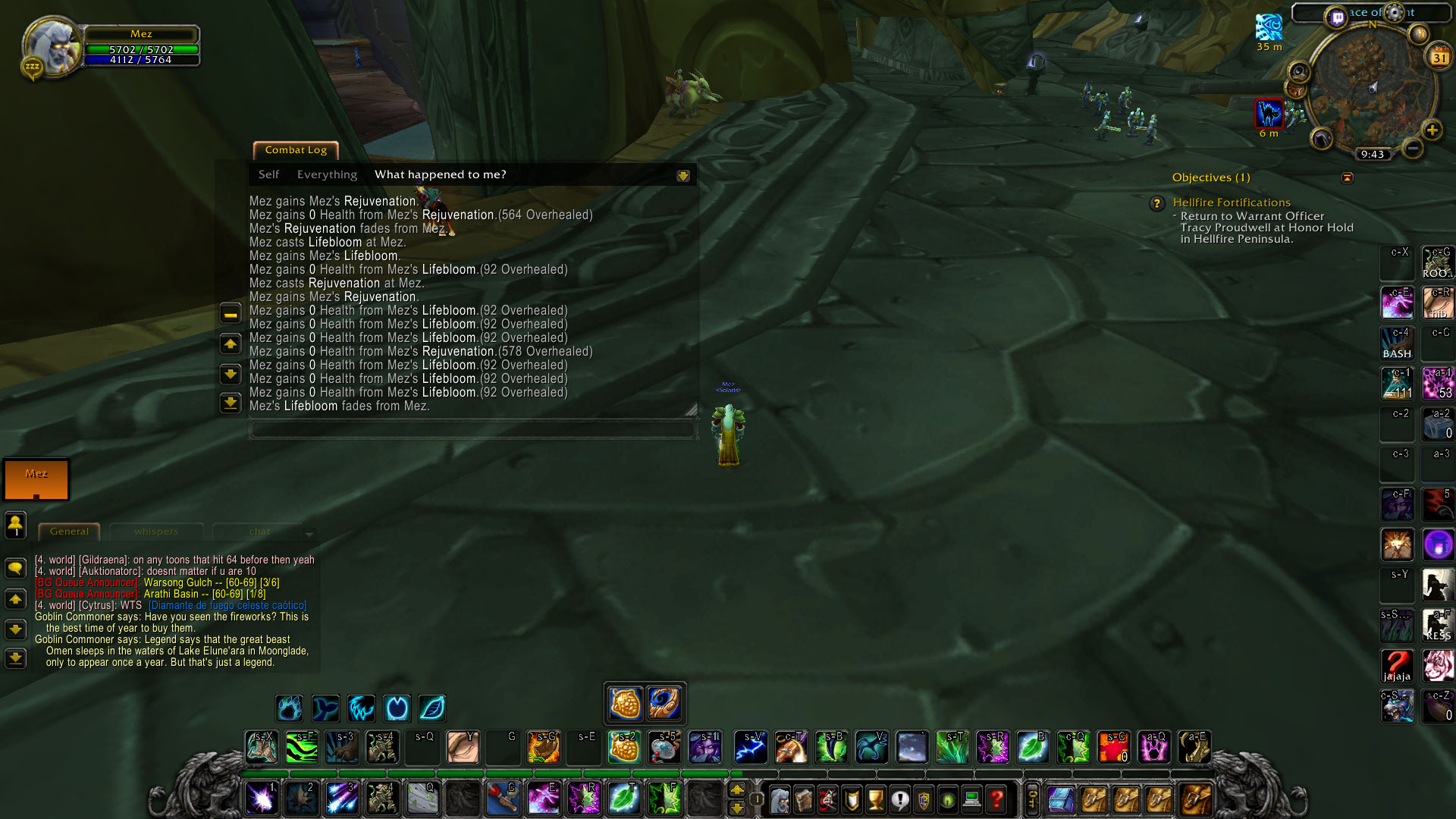Image resolution: width=1456 pixels, height=819 pixels.
Task: Select the Cat Form claw icon
Action: [x=362, y=708]
